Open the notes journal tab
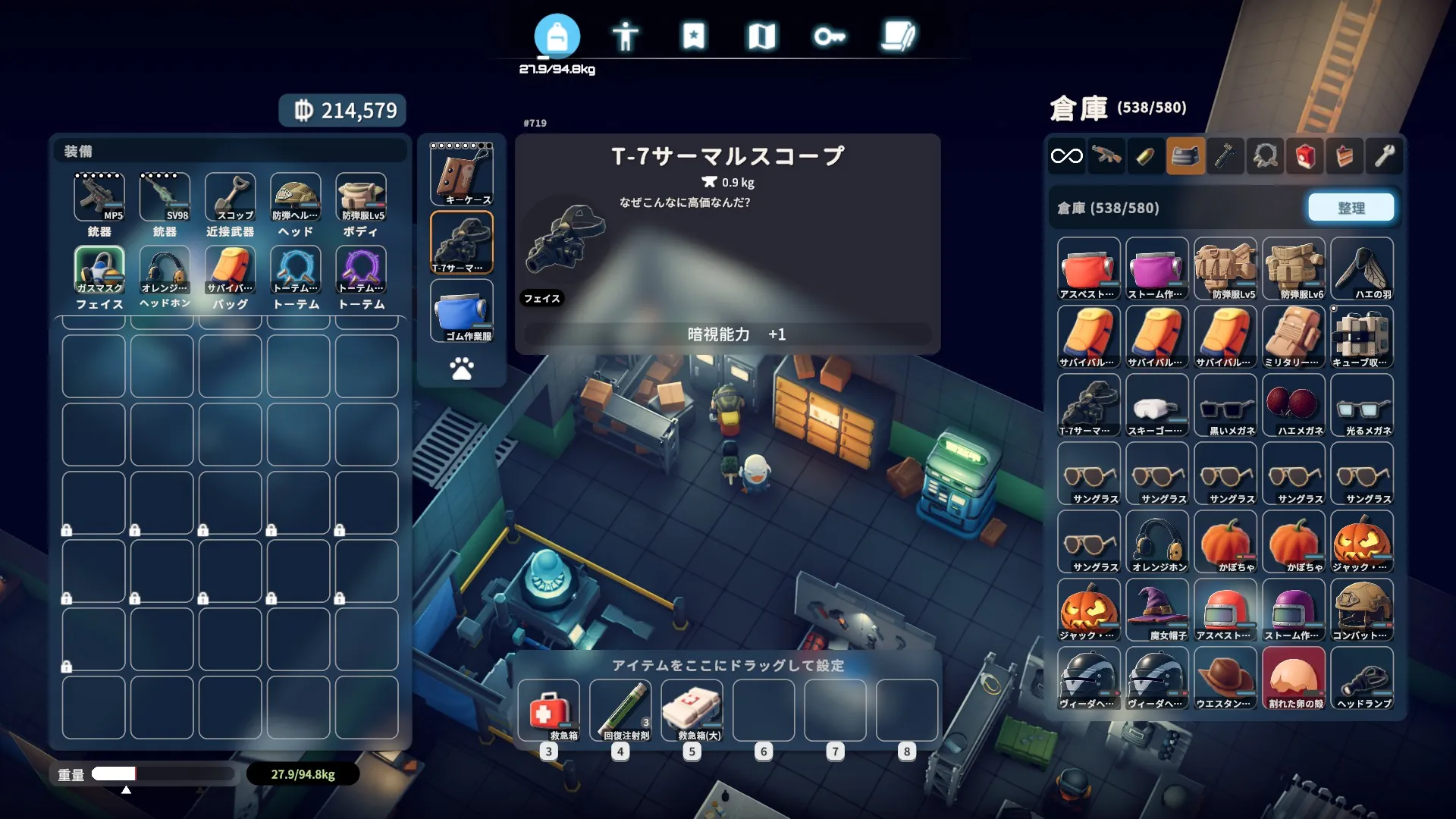The width and height of the screenshot is (1456, 819). 898,36
